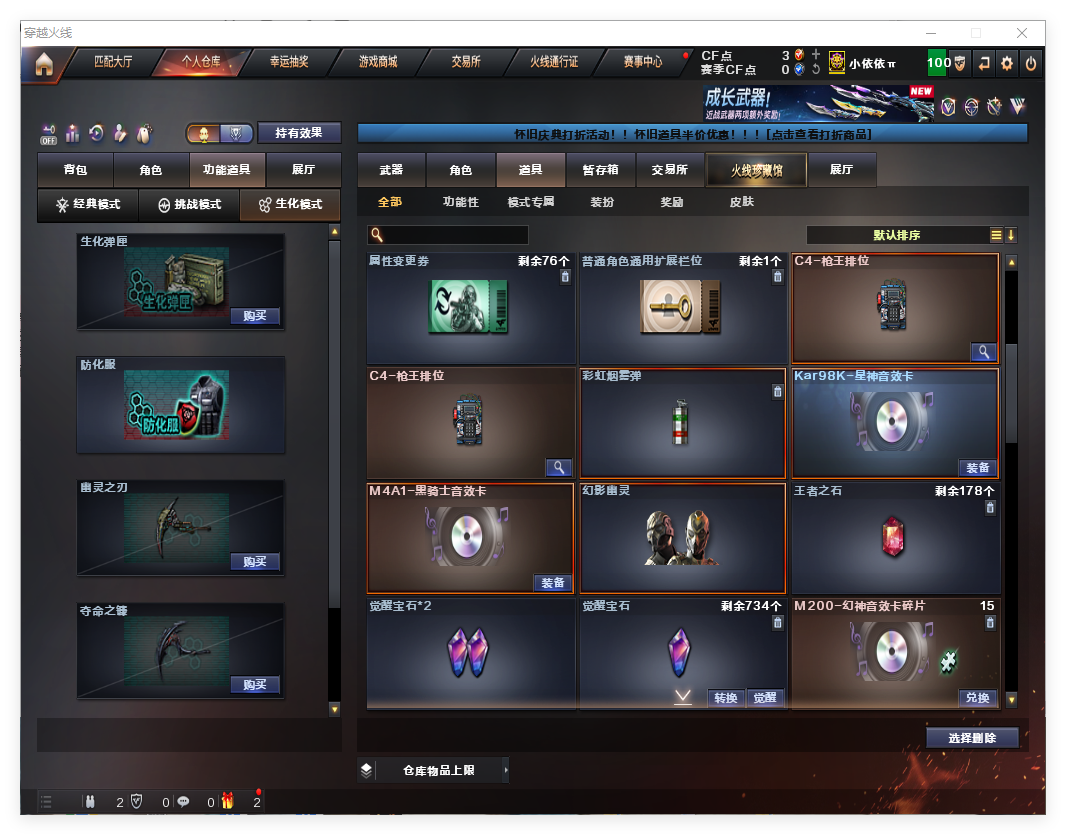Buy the 生化弹匣 item
This screenshot has width=1066, height=835.
click(254, 316)
